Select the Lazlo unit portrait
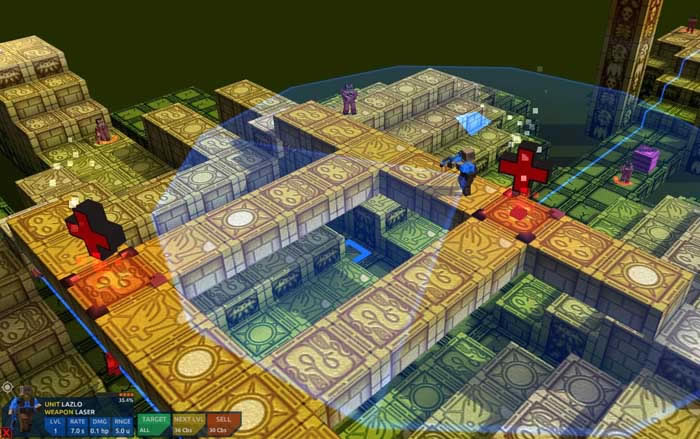This screenshot has height=439, width=700. click(x=24, y=412)
